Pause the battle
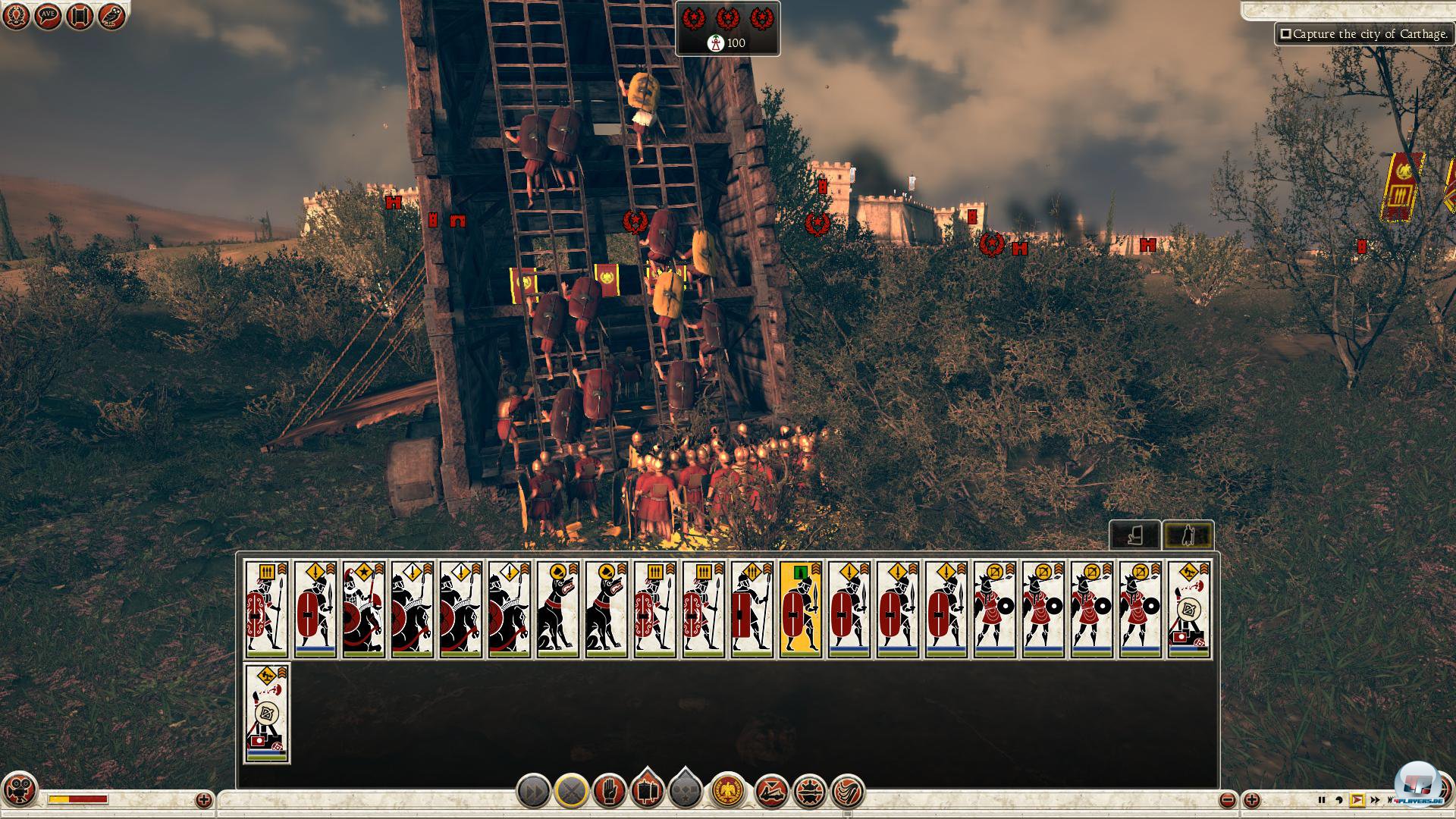Image resolution: width=1456 pixels, height=819 pixels. [1322, 800]
